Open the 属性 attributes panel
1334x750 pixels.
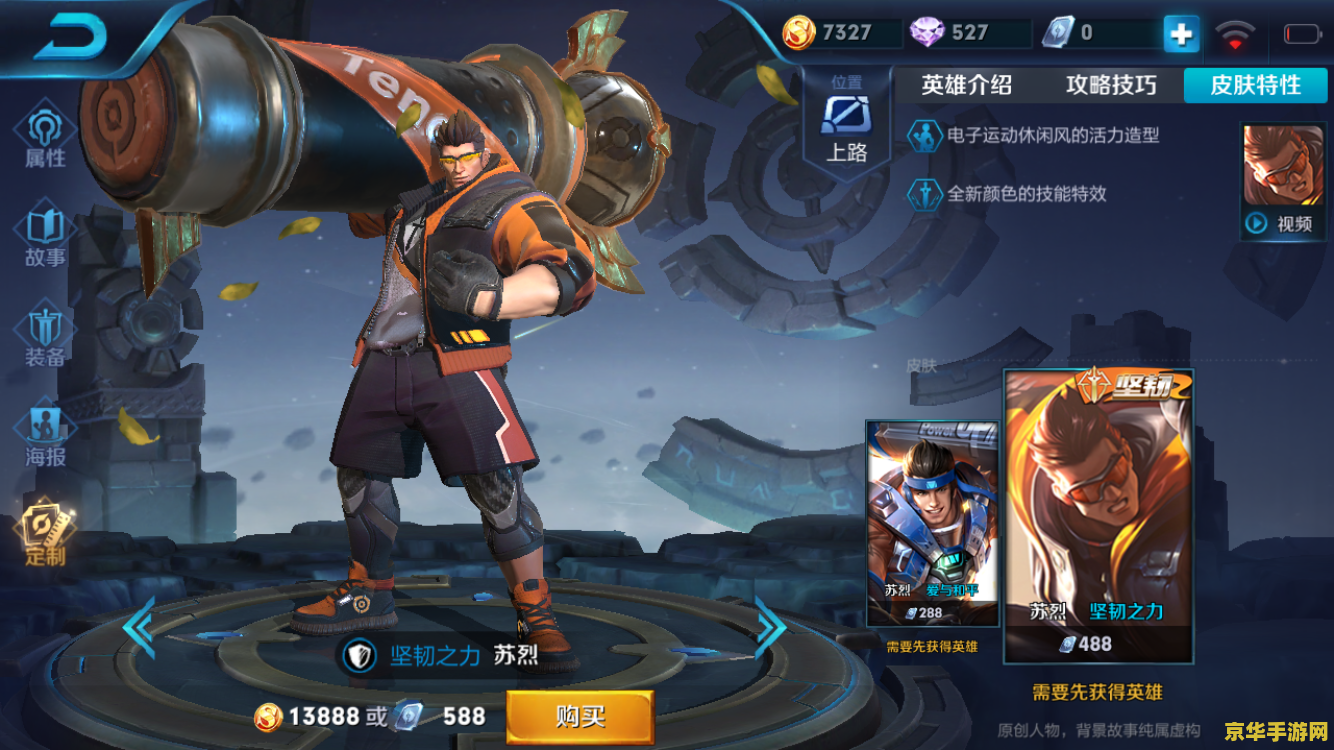pos(45,137)
